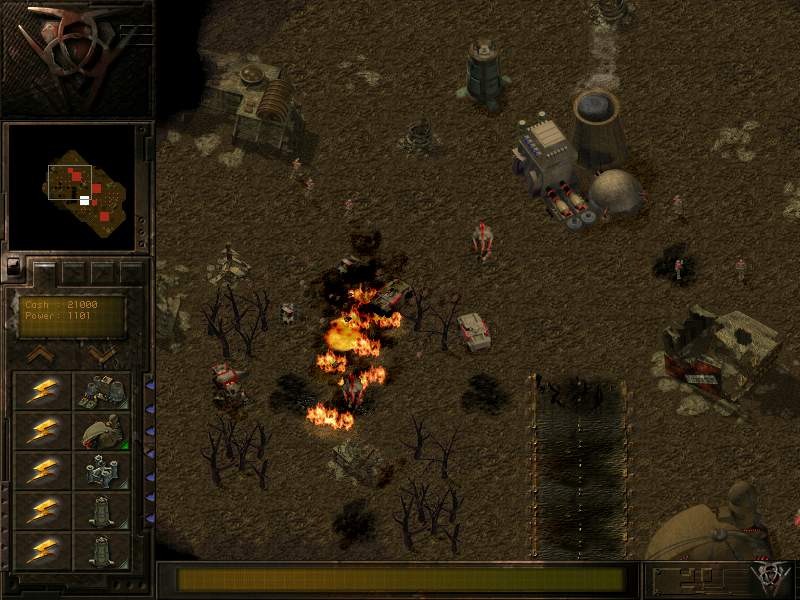The width and height of the screenshot is (800, 600).
Task: Toggle the small switch beside the build tabs
Action: (15, 267)
